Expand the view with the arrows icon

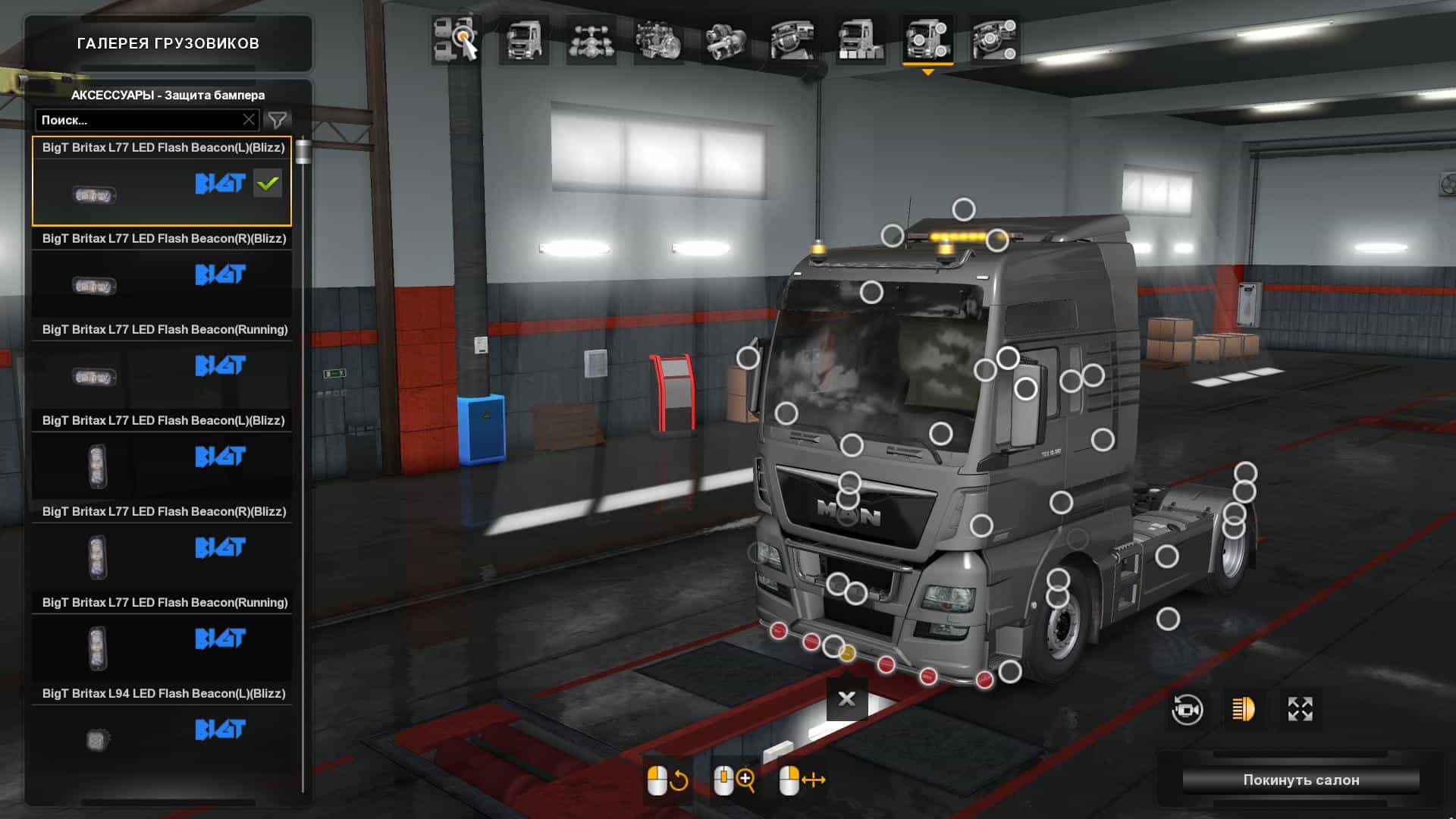[x=1300, y=710]
